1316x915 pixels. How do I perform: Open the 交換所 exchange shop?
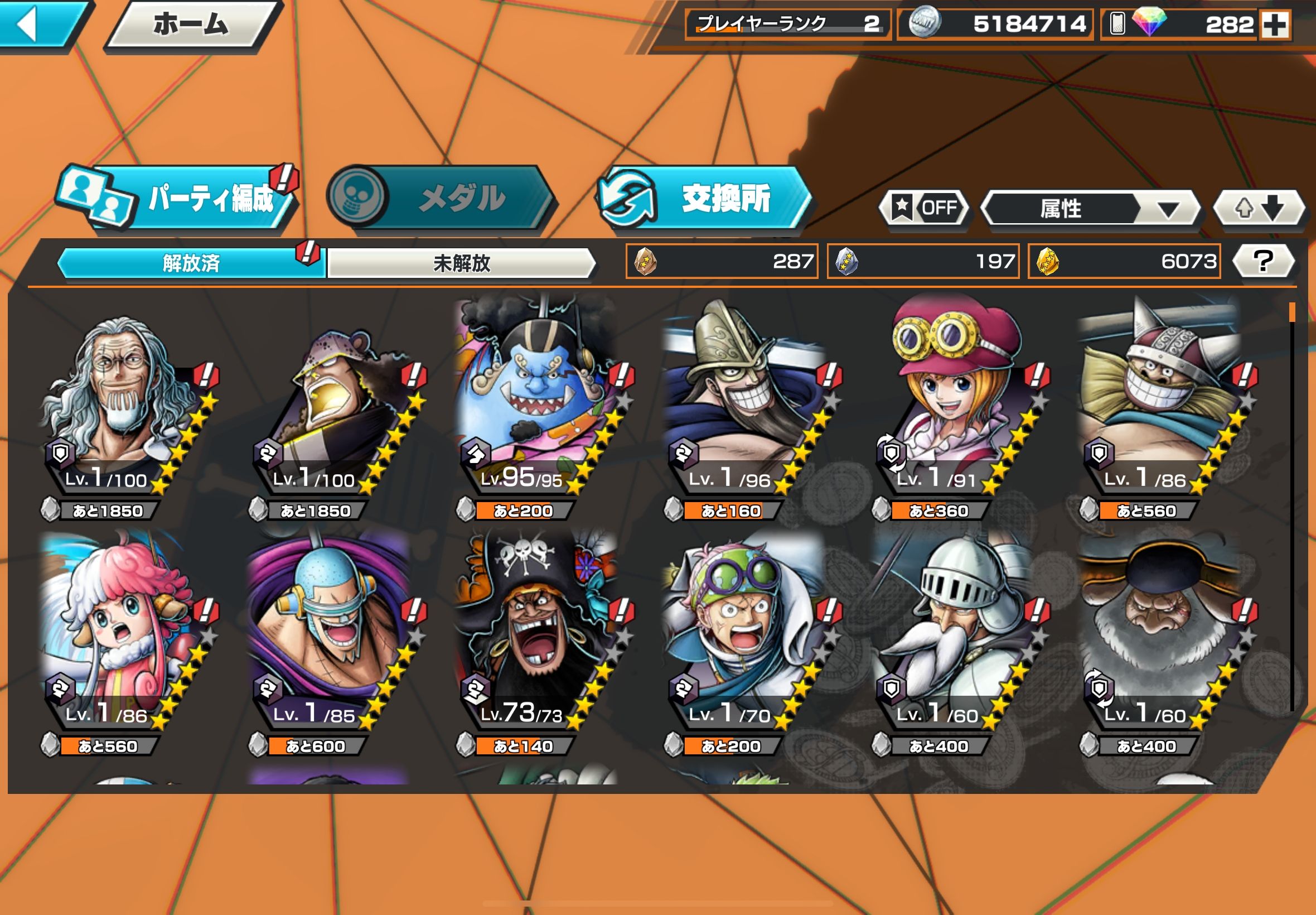pyautogui.click(x=705, y=199)
